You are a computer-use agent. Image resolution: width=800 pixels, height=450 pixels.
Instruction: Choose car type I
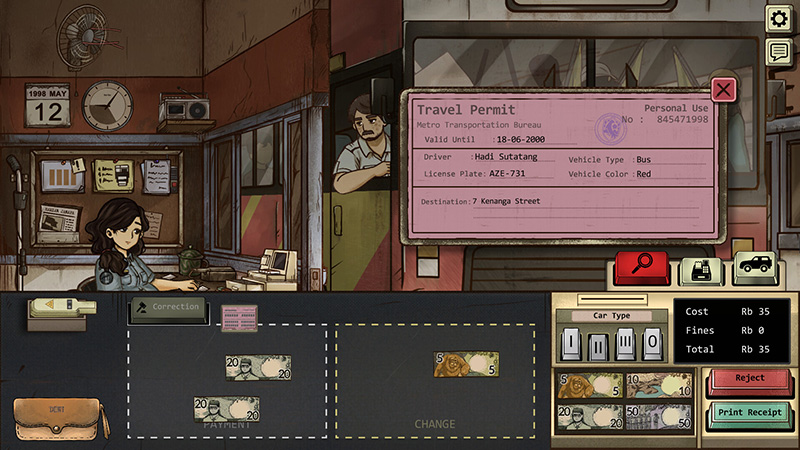click(571, 344)
